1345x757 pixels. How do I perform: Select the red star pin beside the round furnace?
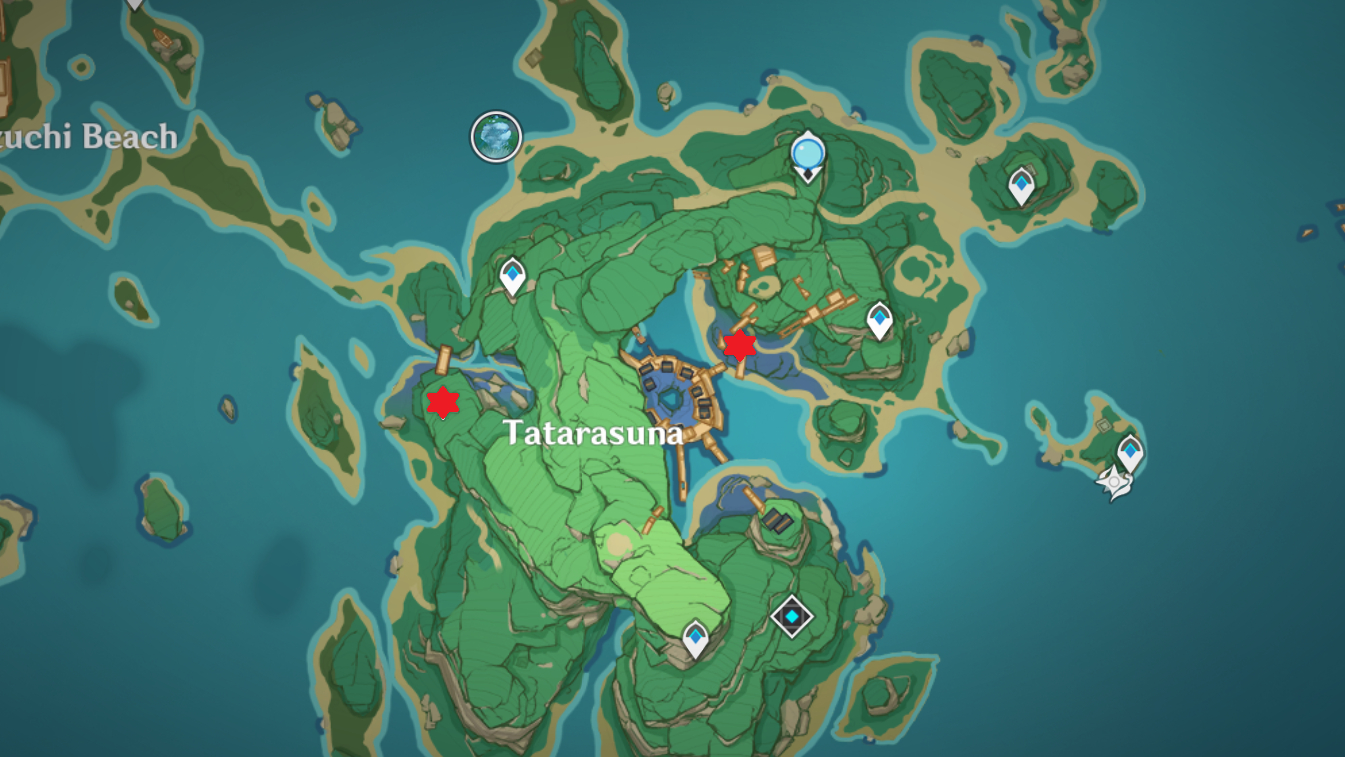739,345
